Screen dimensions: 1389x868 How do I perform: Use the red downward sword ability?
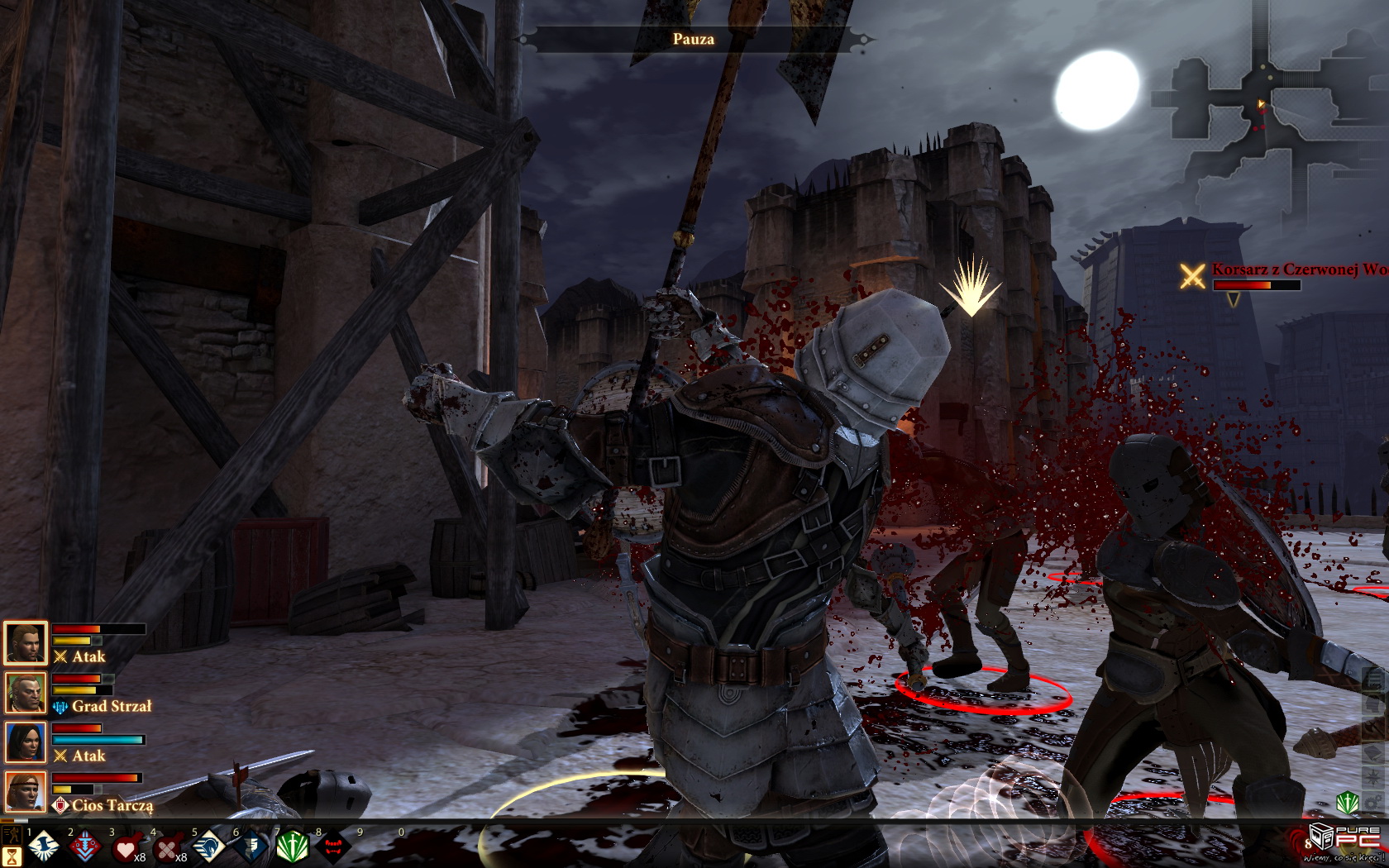pyautogui.click(x=84, y=848)
